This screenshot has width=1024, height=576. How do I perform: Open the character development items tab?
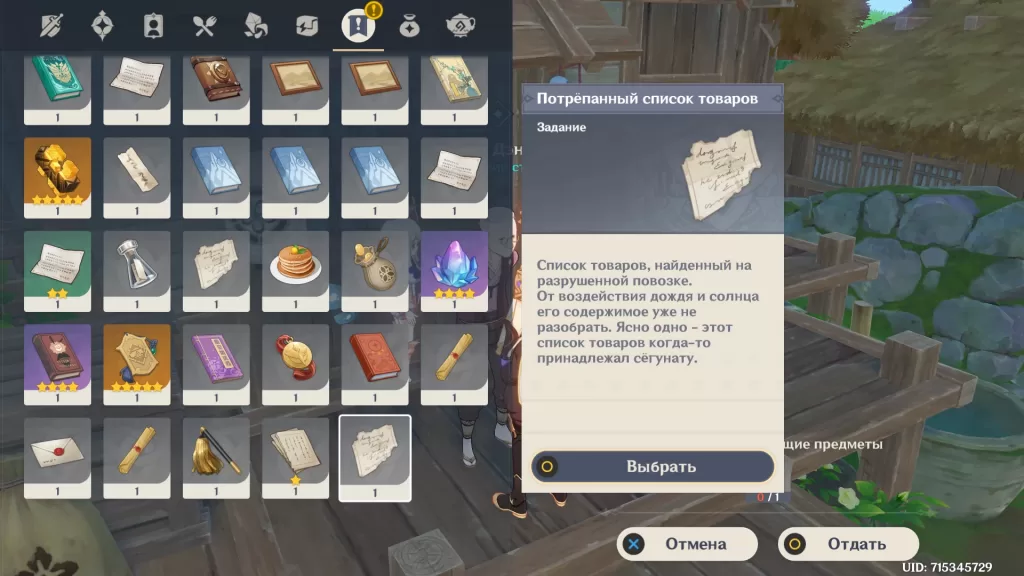153,25
